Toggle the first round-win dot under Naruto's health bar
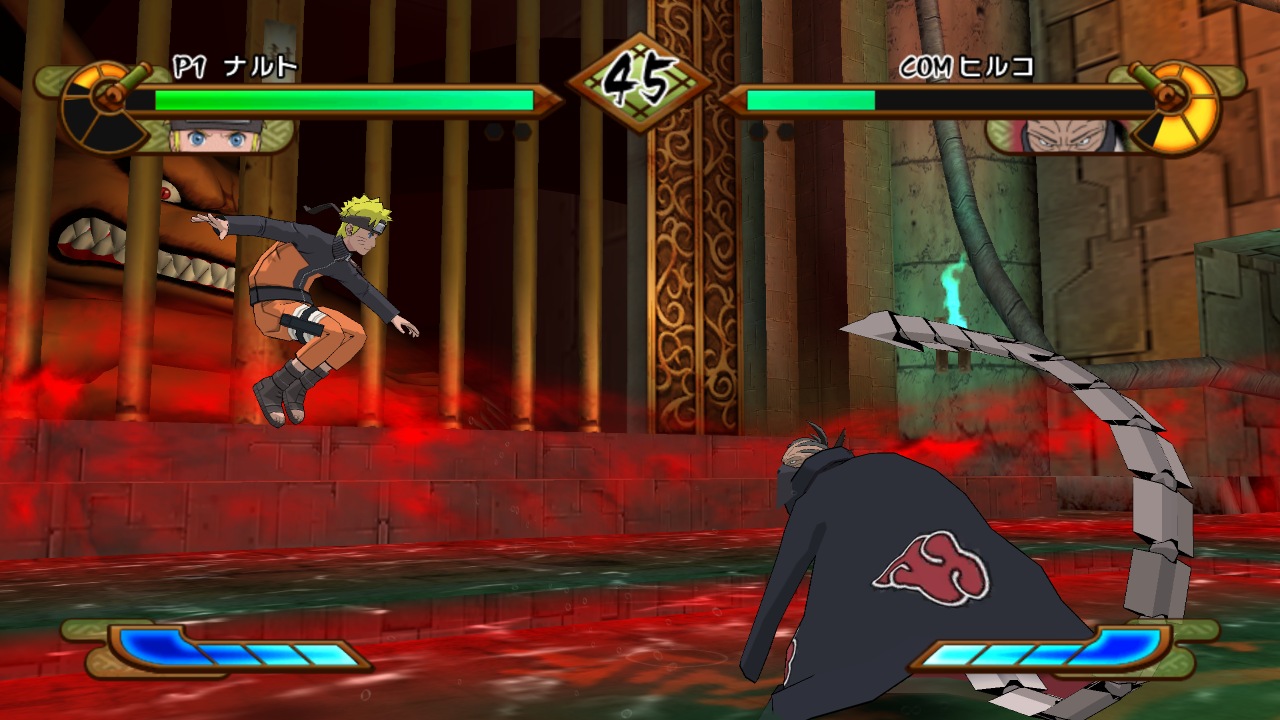Viewport: 1280px width, 720px height. [x=493, y=131]
